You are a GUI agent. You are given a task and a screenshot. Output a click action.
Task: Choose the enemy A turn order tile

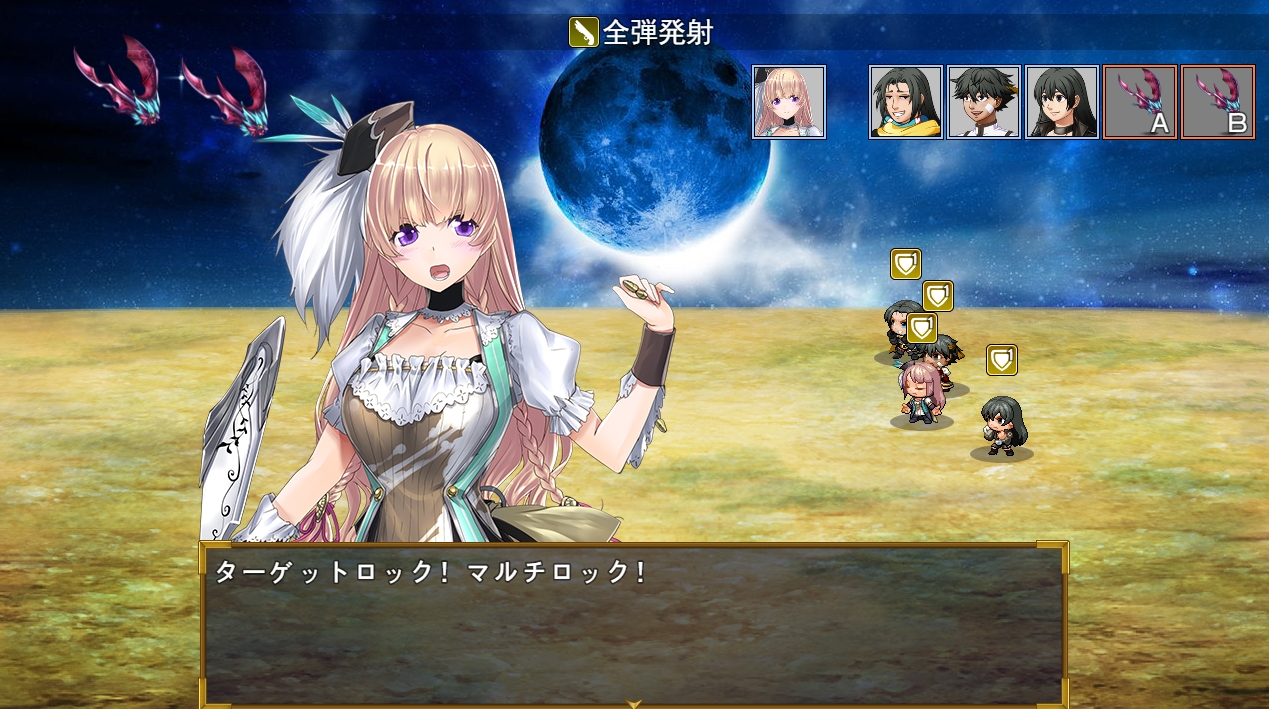1140,102
